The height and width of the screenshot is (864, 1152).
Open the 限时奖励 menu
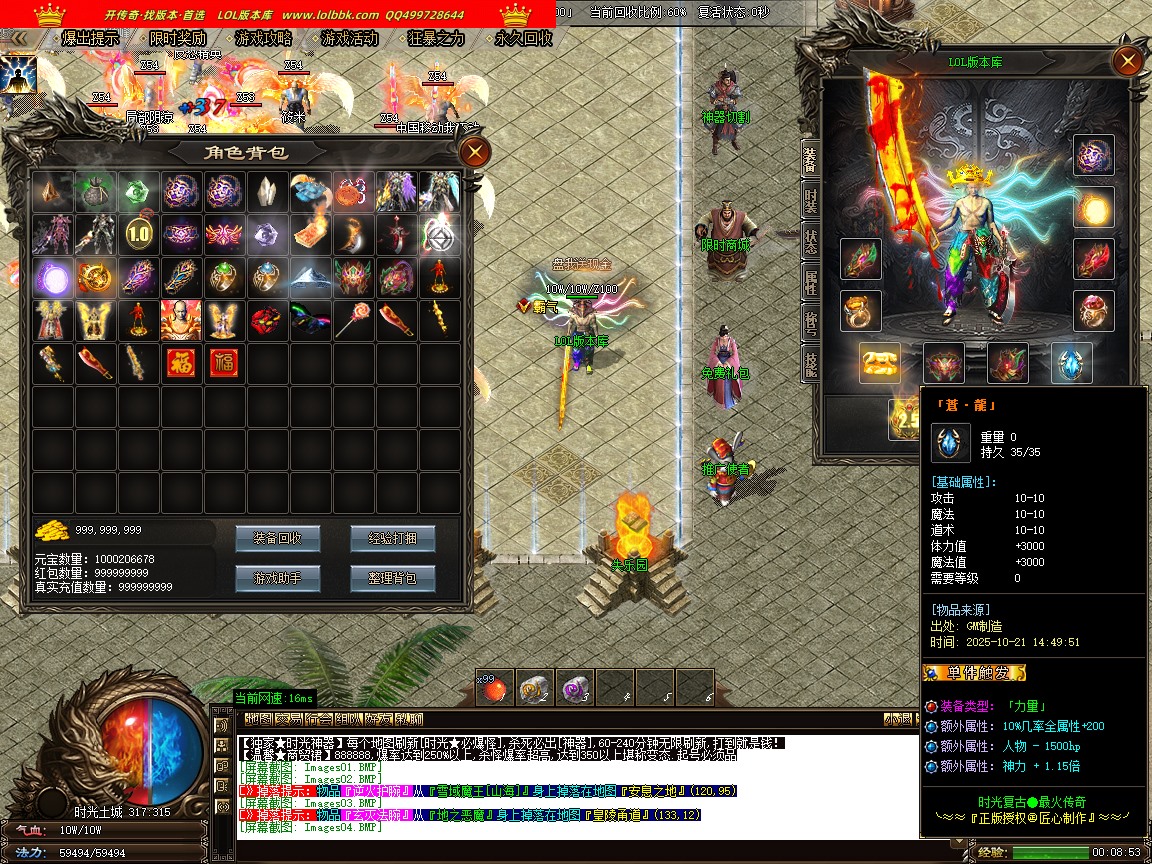pyautogui.click(x=177, y=39)
